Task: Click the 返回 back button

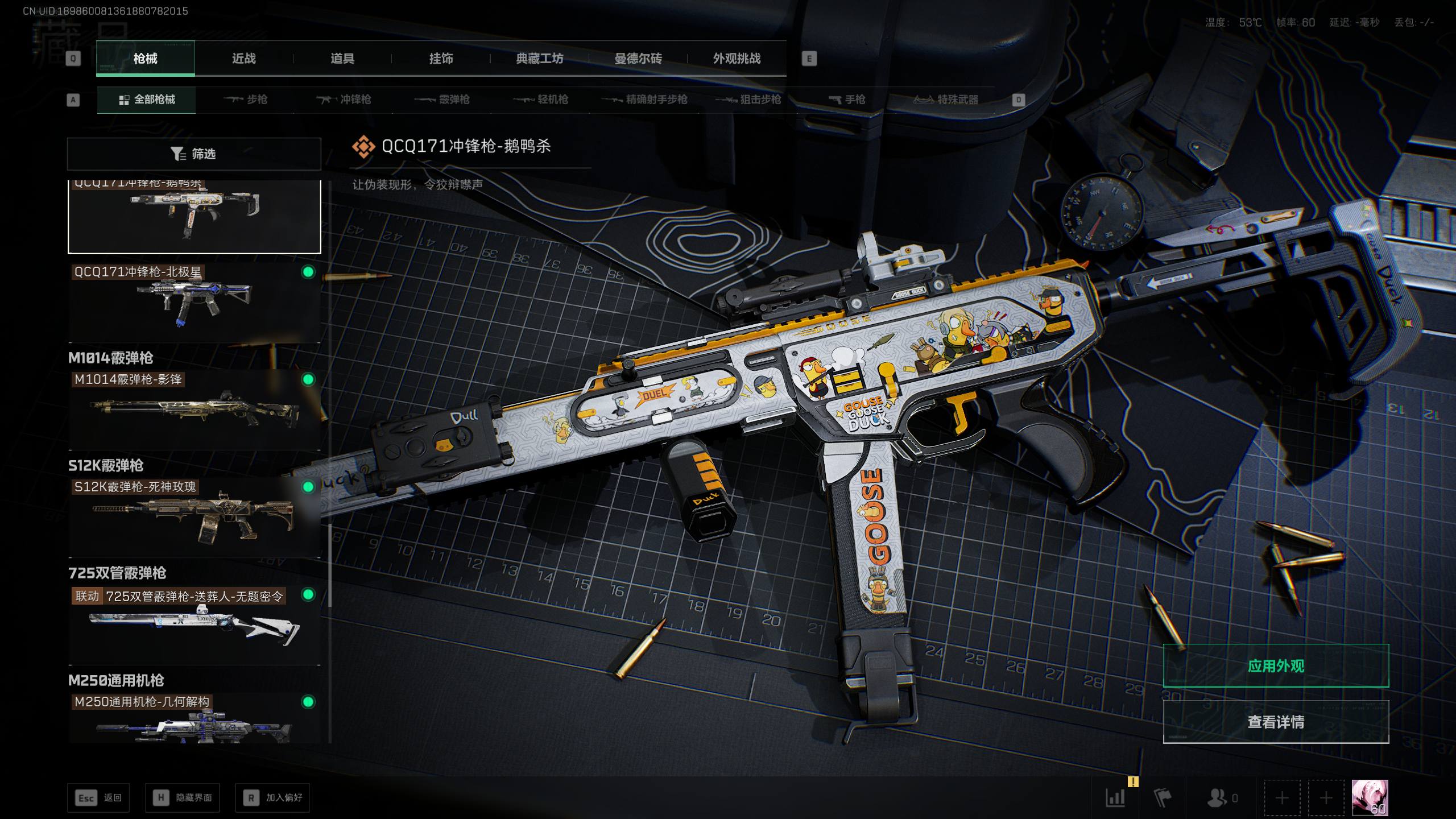Action: [x=98, y=798]
